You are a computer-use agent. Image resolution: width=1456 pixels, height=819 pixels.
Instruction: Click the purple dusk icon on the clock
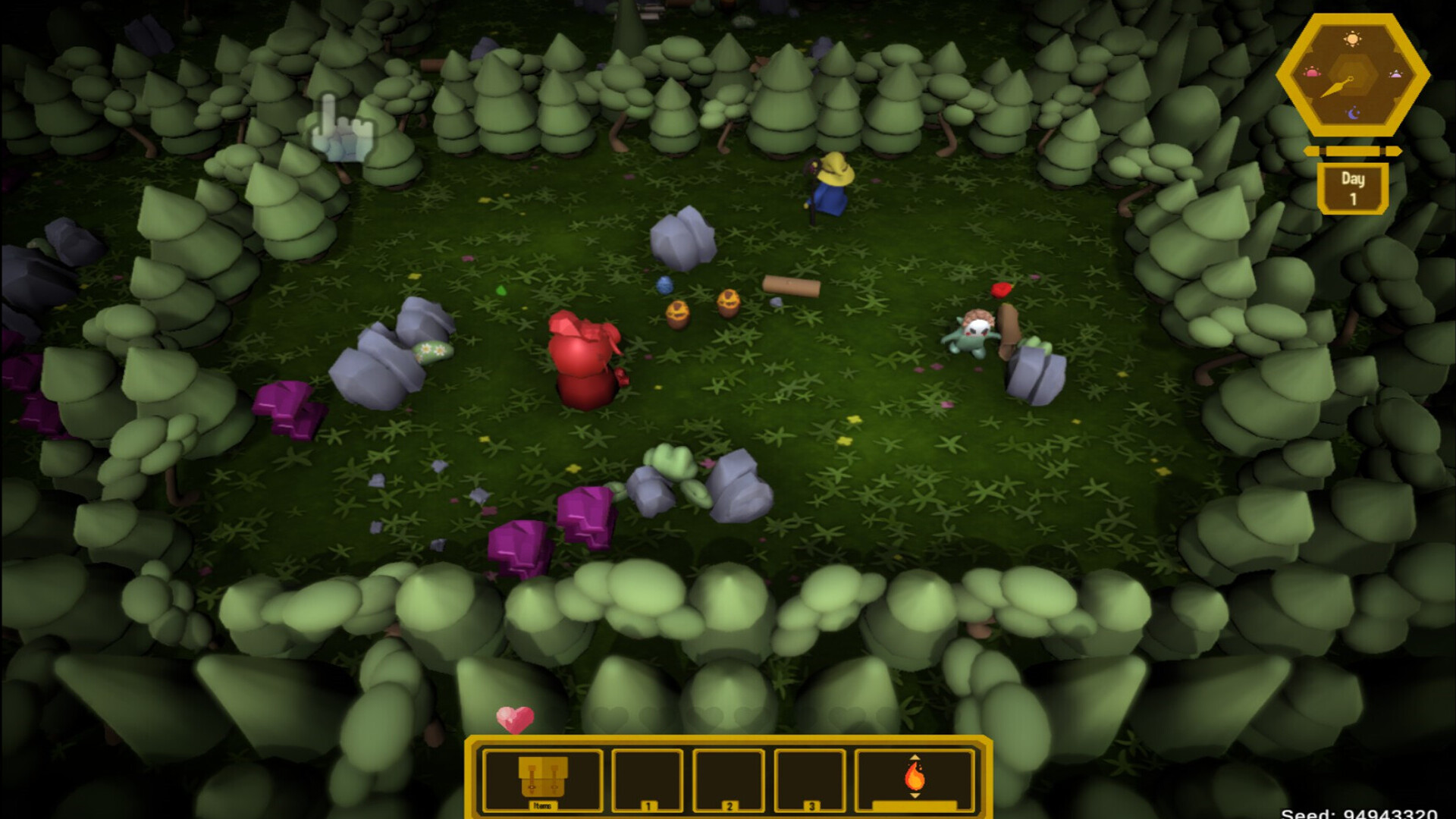tap(1397, 73)
